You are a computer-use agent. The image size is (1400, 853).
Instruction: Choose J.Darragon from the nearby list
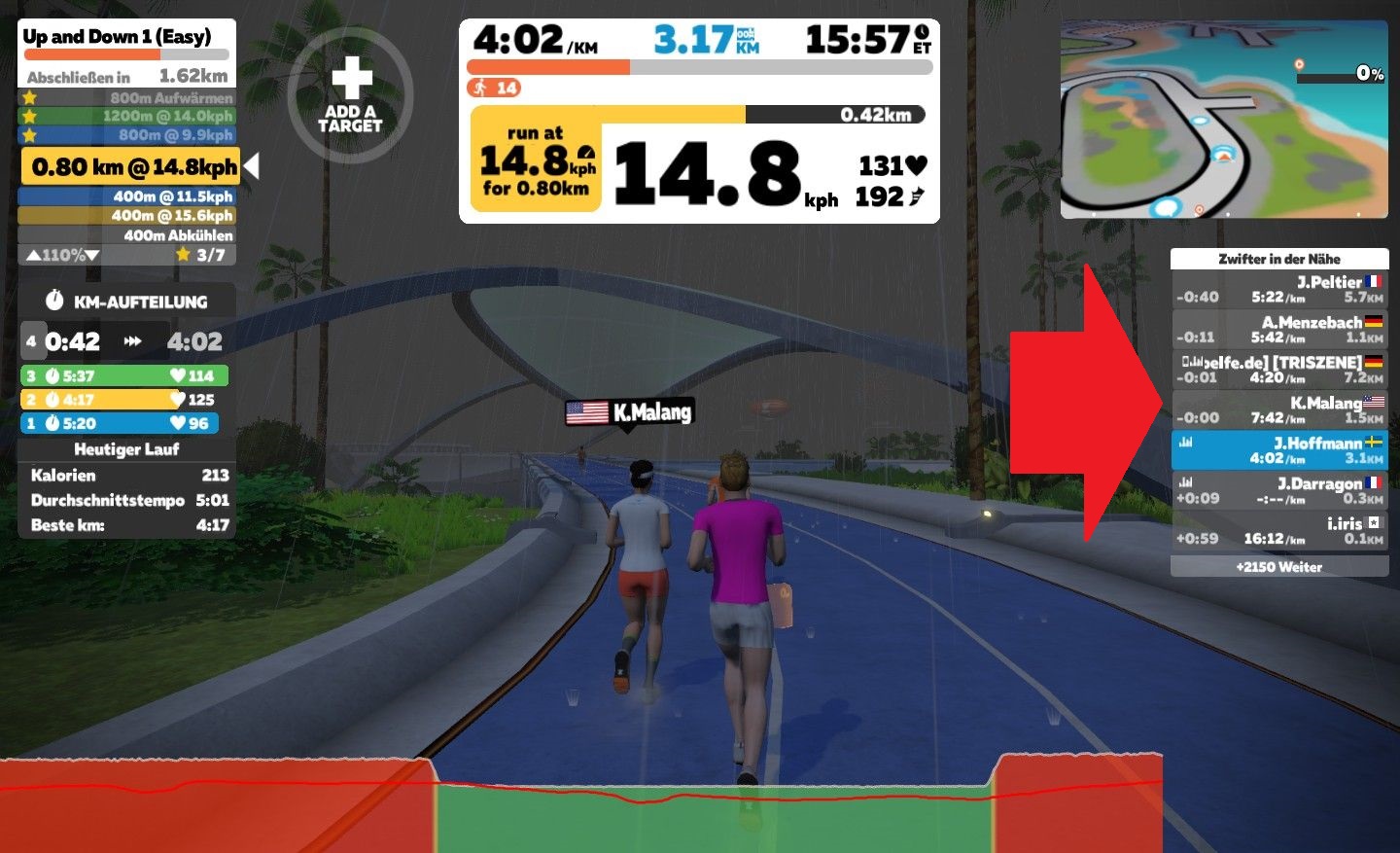pyautogui.click(x=1279, y=490)
